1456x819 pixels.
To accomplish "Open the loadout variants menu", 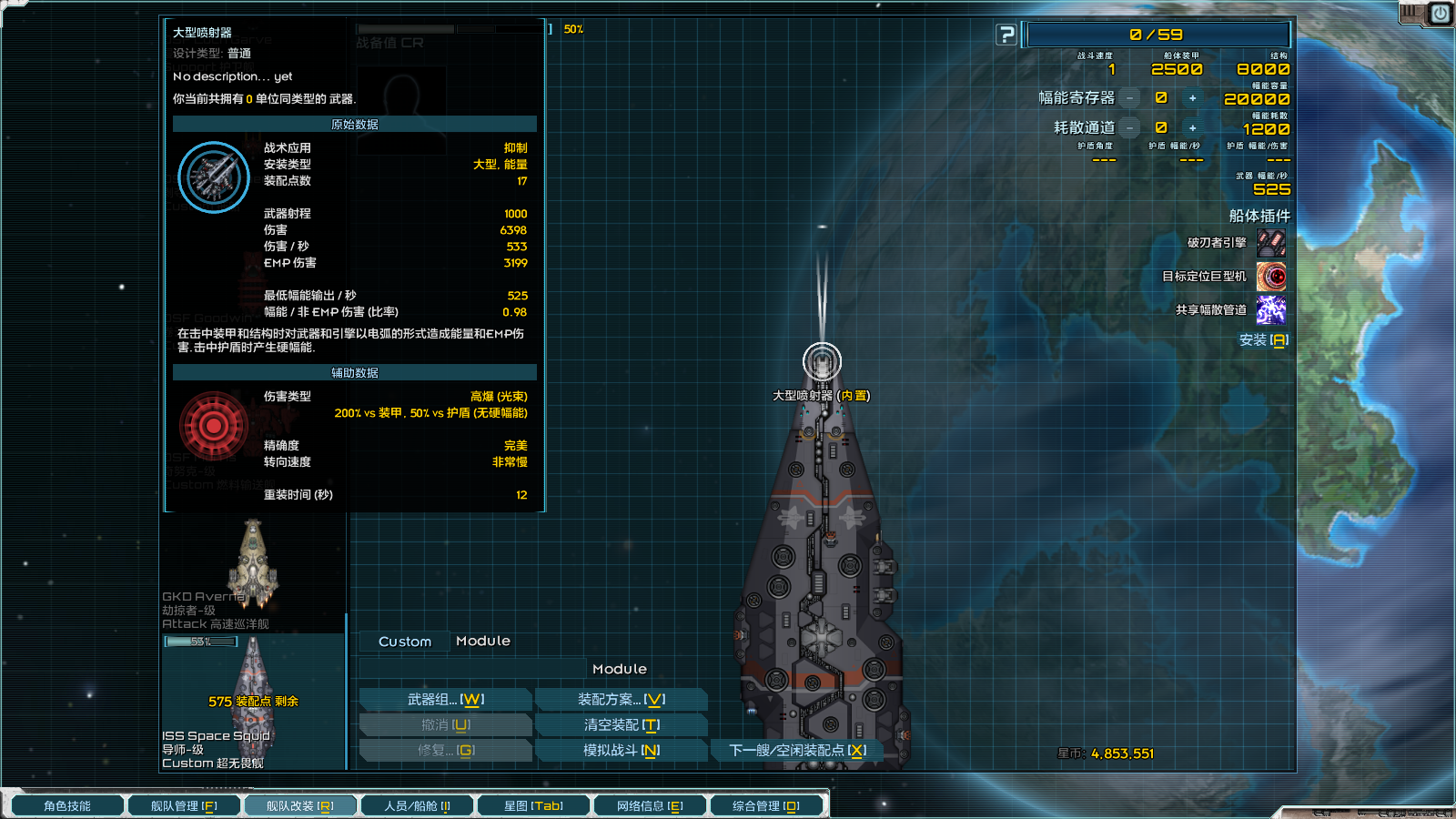I will (622, 700).
